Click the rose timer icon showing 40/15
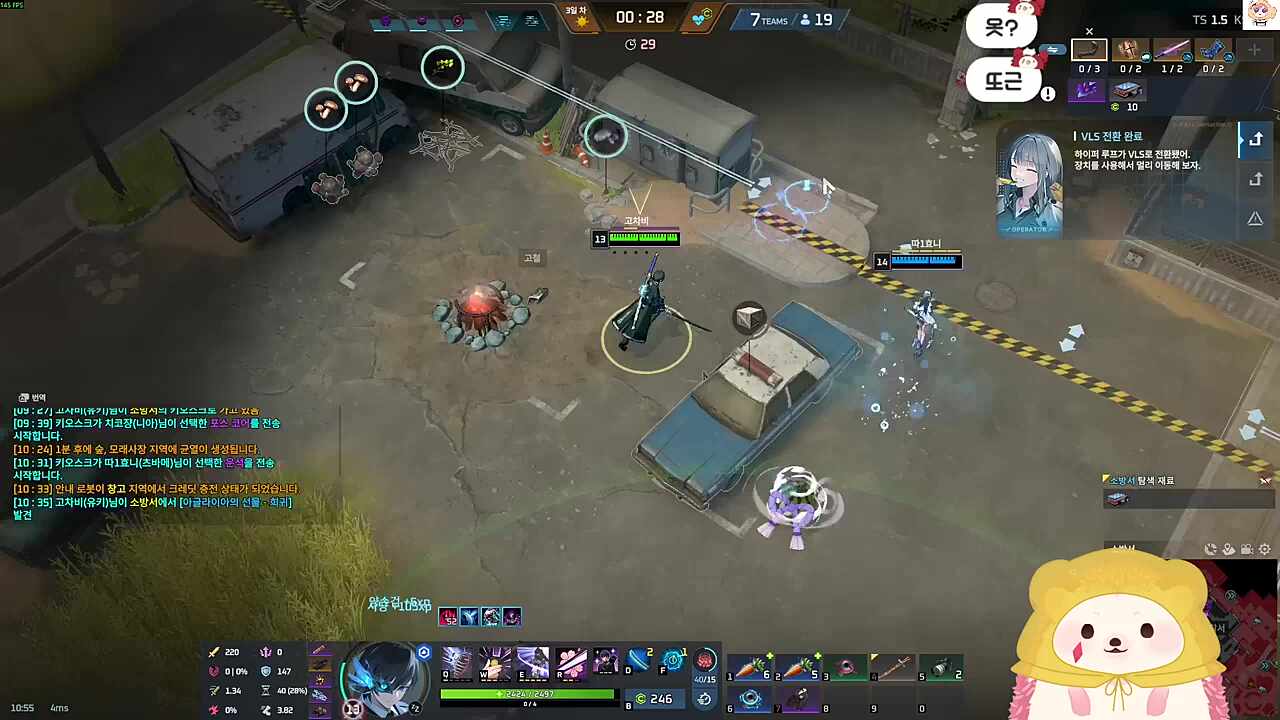The height and width of the screenshot is (720, 1280). coord(704,663)
